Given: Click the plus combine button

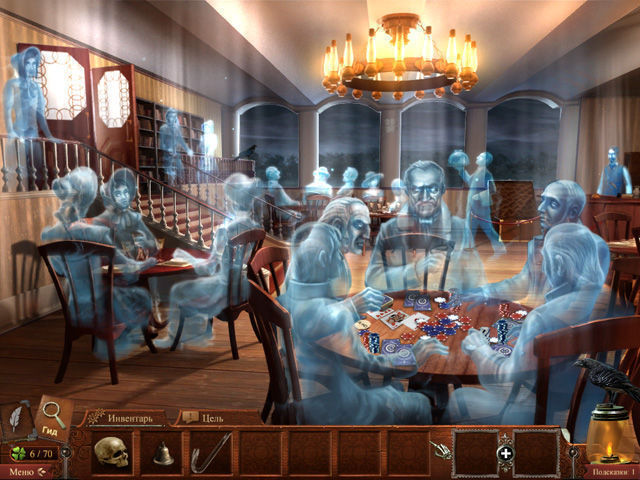Looking at the screenshot, I should [x=505, y=453].
